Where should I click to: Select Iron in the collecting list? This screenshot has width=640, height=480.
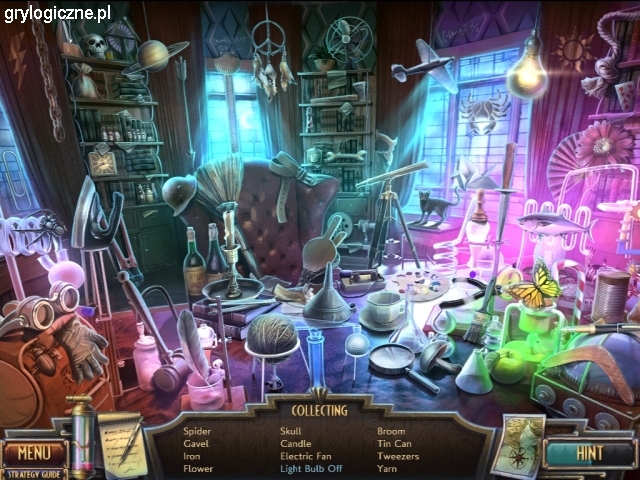click(x=191, y=456)
